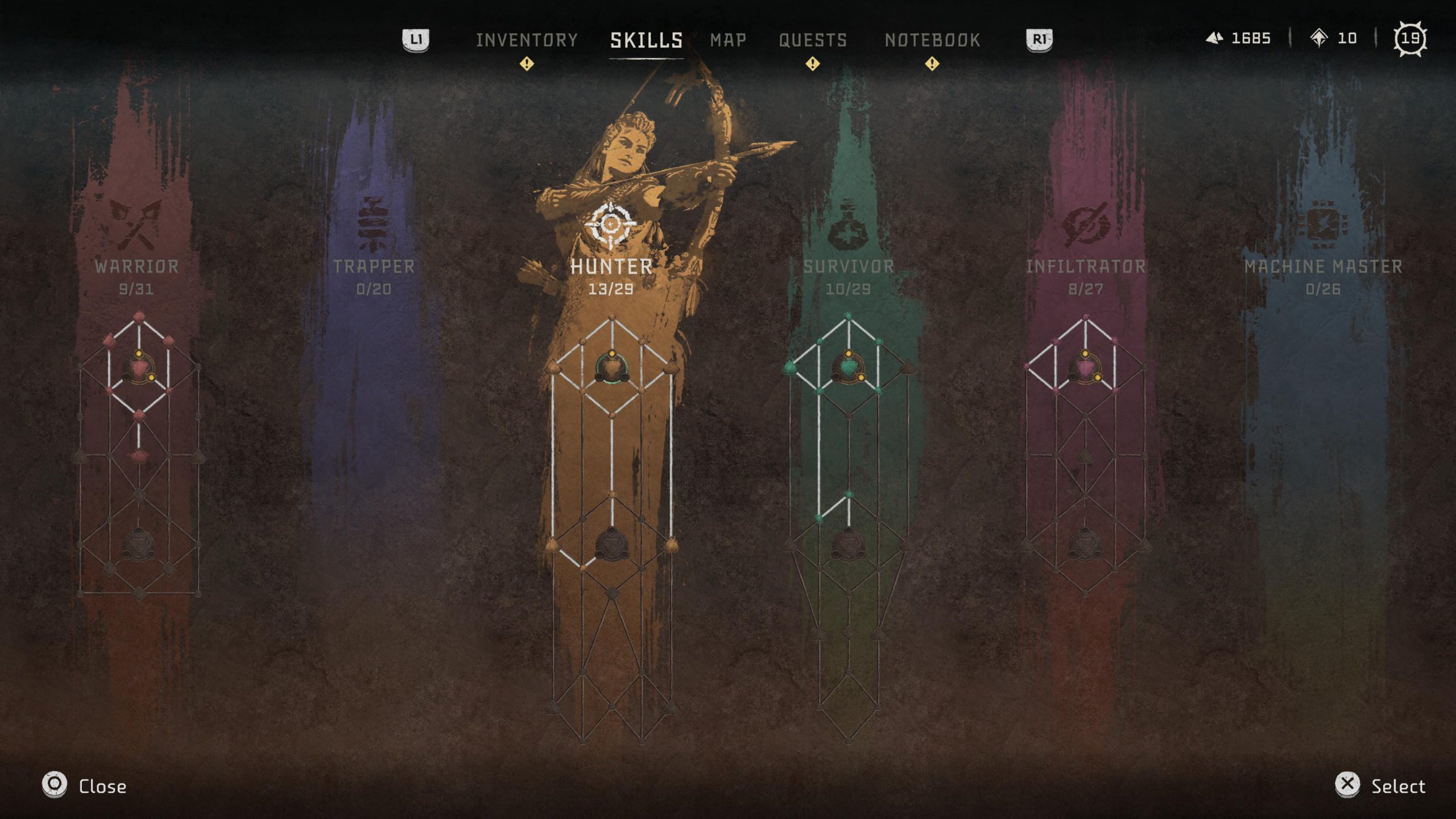Screen dimensions: 1456x819
Task: Select the Hunter skill tree
Action: tap(611, 266)
